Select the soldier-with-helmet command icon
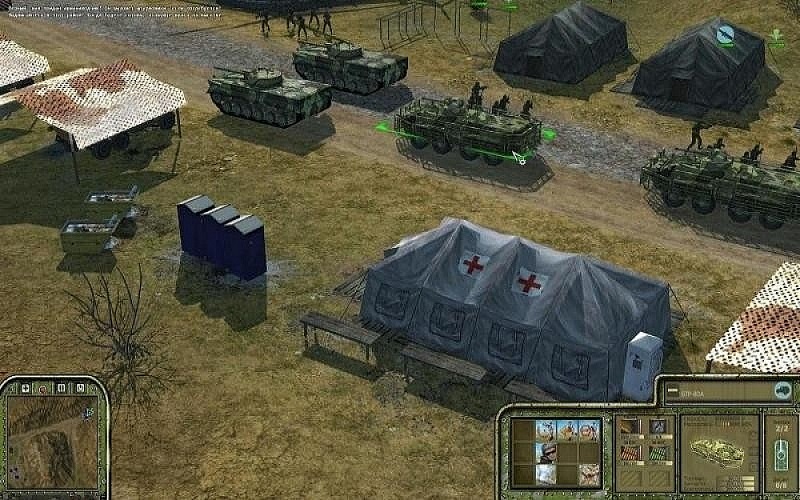 [x=546, y=452]
